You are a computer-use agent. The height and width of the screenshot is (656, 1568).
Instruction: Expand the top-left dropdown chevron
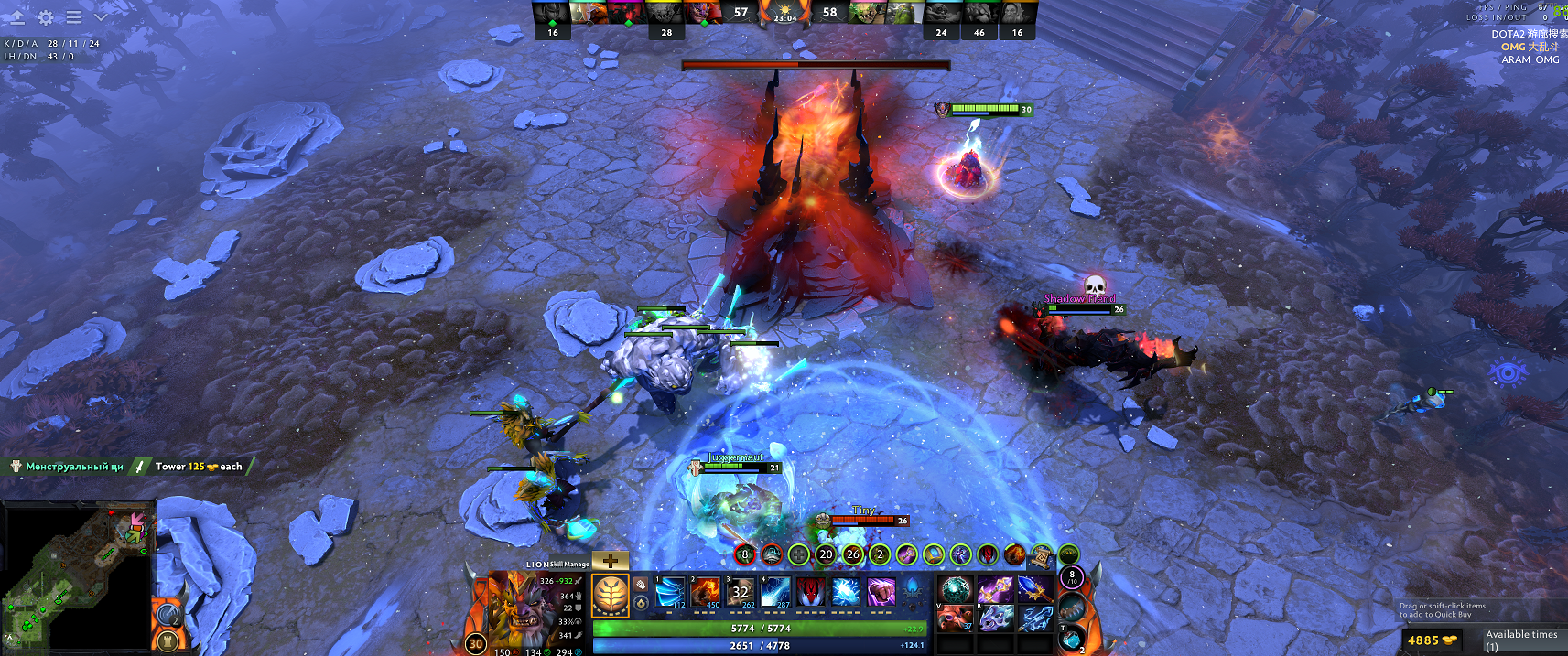pos(101,17)
